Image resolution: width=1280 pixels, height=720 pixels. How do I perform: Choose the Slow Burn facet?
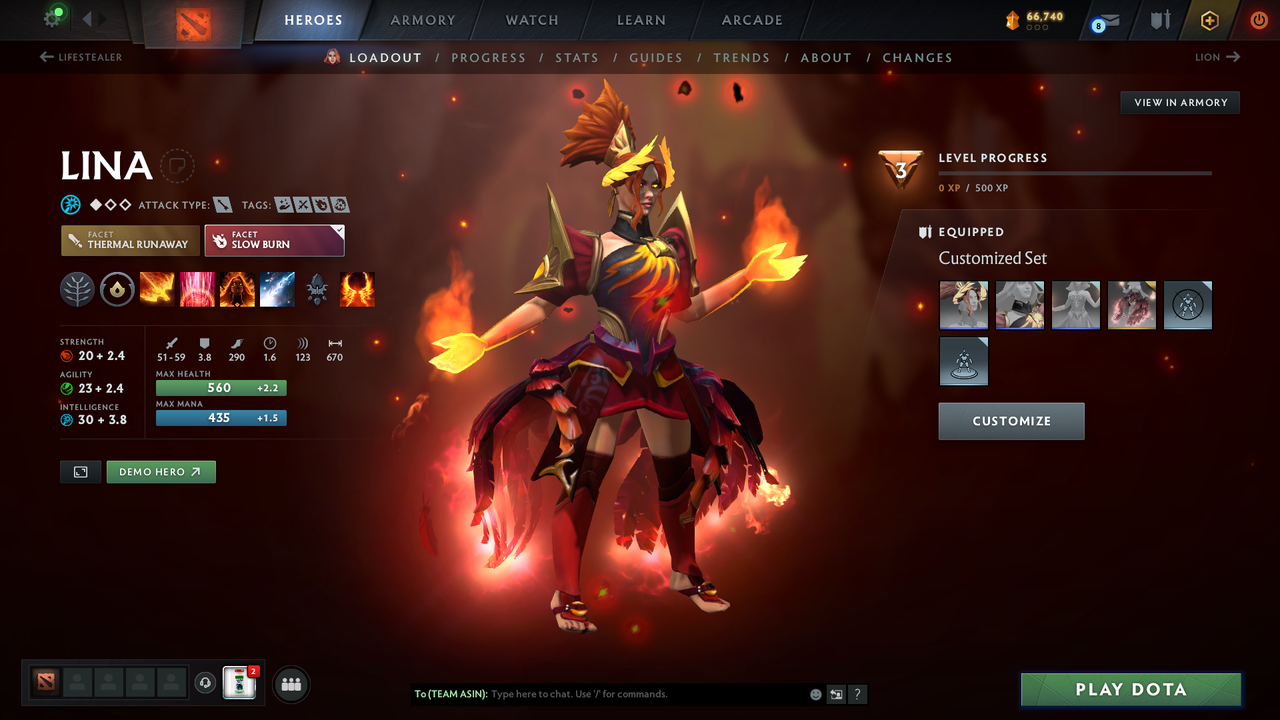(274, 240)
